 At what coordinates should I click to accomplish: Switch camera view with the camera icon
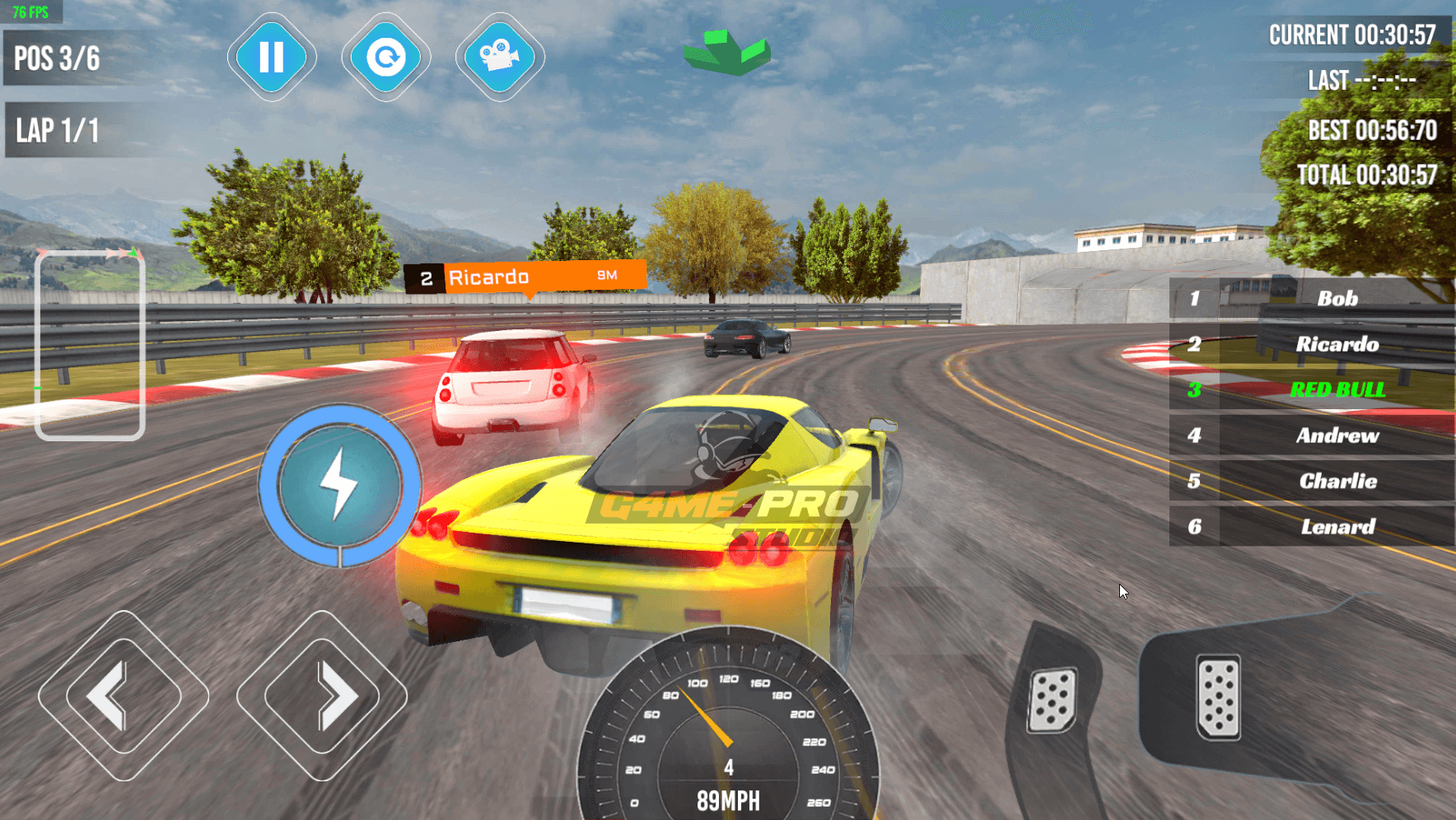click(499, 58)
